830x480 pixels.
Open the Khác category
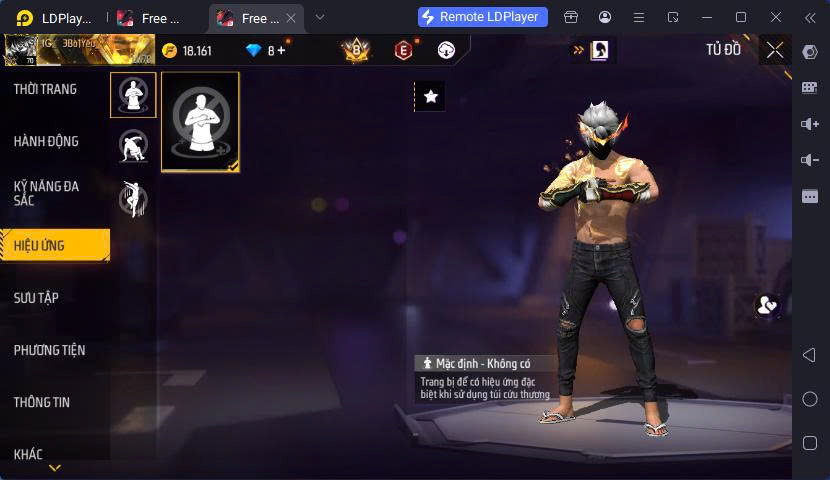[28, 454]
